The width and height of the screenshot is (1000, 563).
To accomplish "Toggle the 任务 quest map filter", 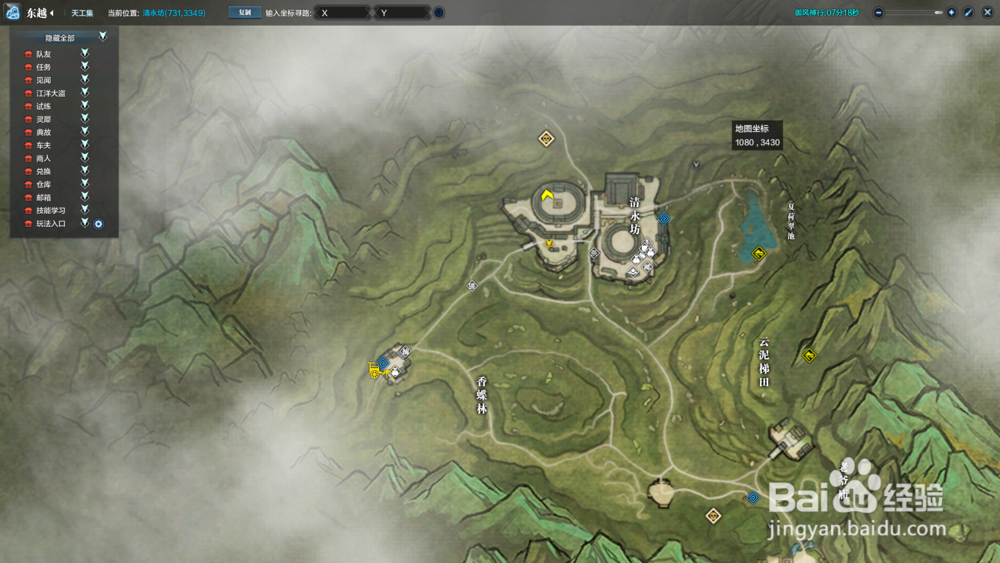I will [x=85, y=67].
